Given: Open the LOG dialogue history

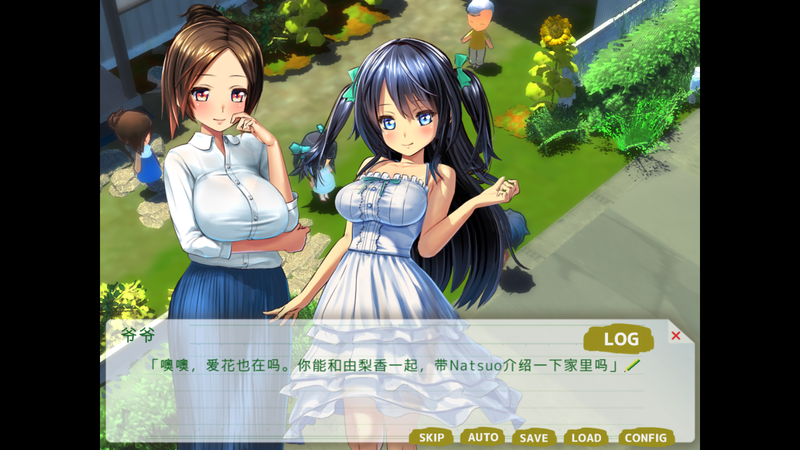Looking at the screenshot, I should pos(620,339).
